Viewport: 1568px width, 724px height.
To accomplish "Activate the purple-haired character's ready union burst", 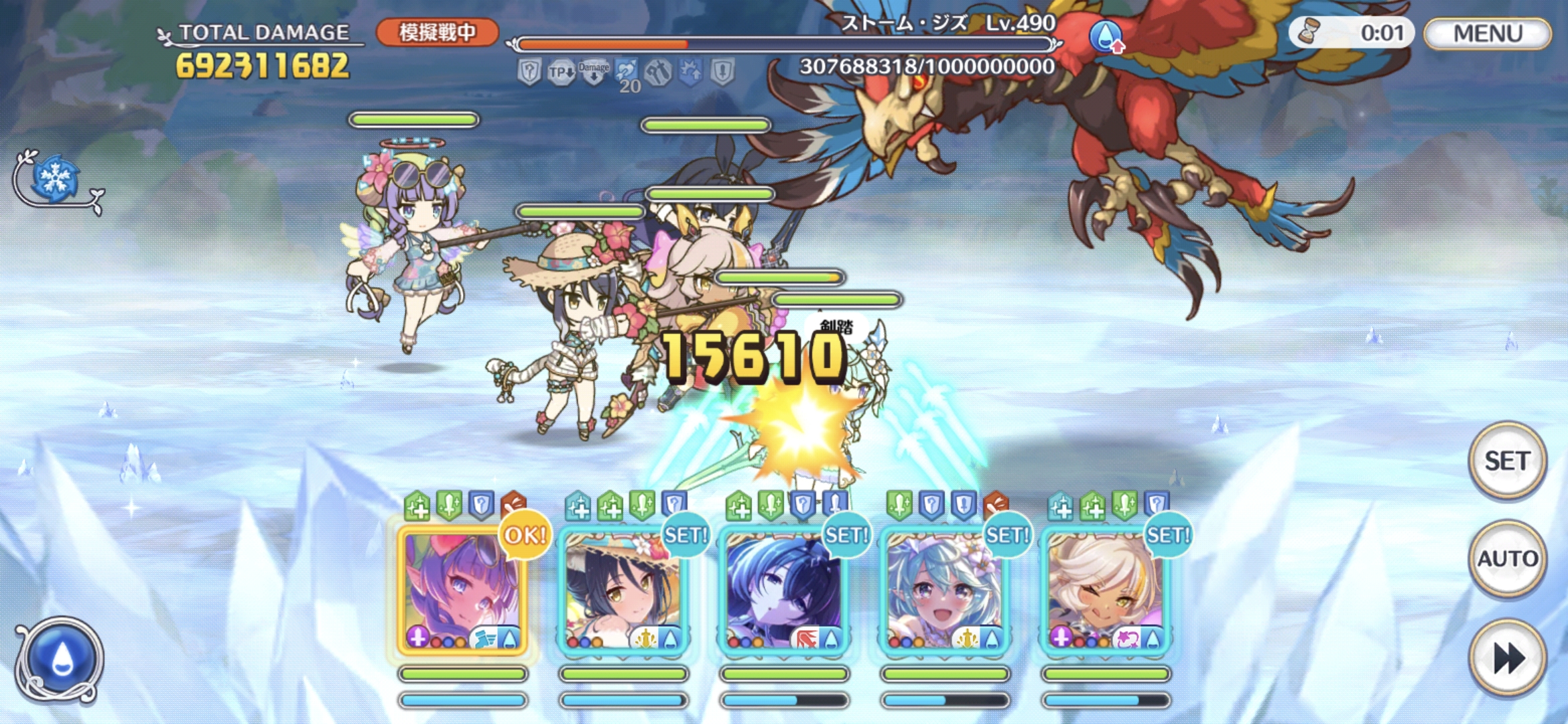I will [462, 590].
